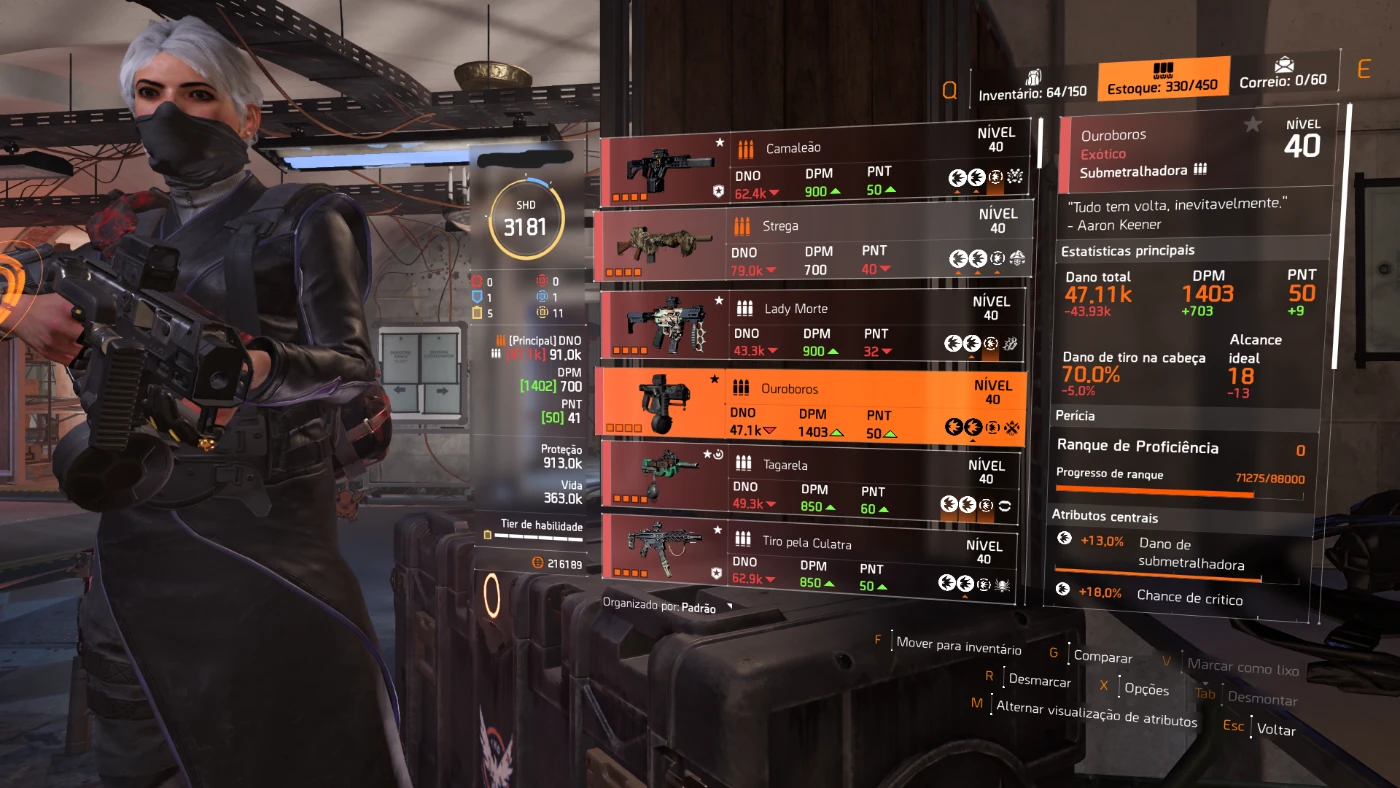Select the Ouroboros submachine gun
Viewport: 1400px width, 788px height.
(x=811, y=405)
